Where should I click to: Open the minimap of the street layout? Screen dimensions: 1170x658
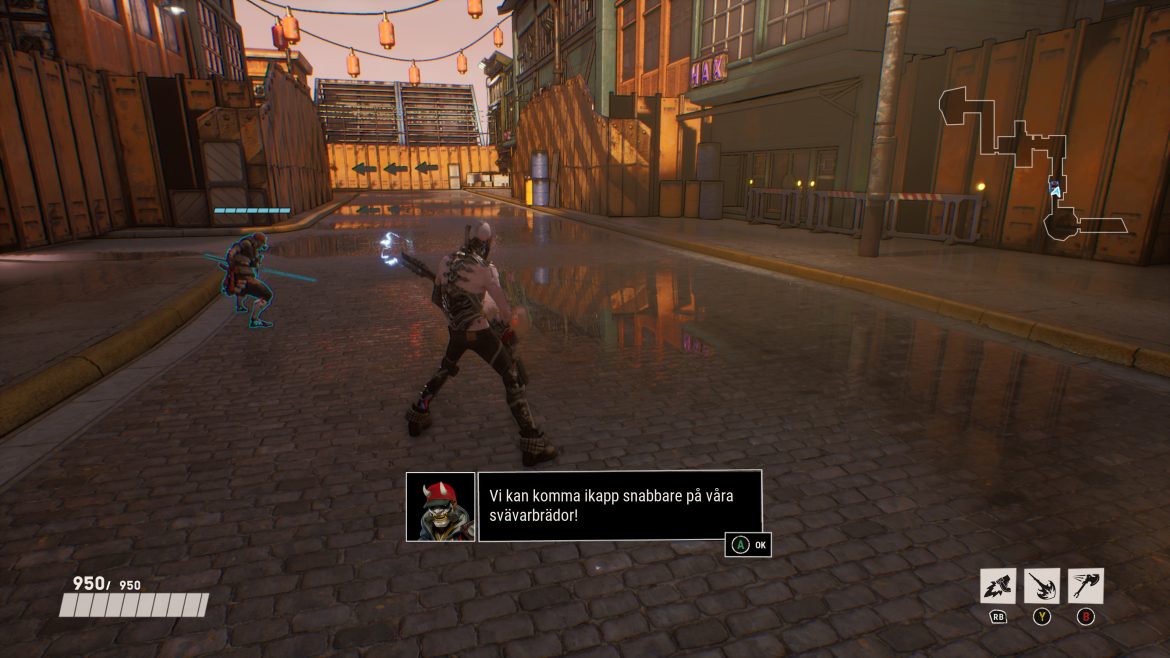click(1036, 165)
